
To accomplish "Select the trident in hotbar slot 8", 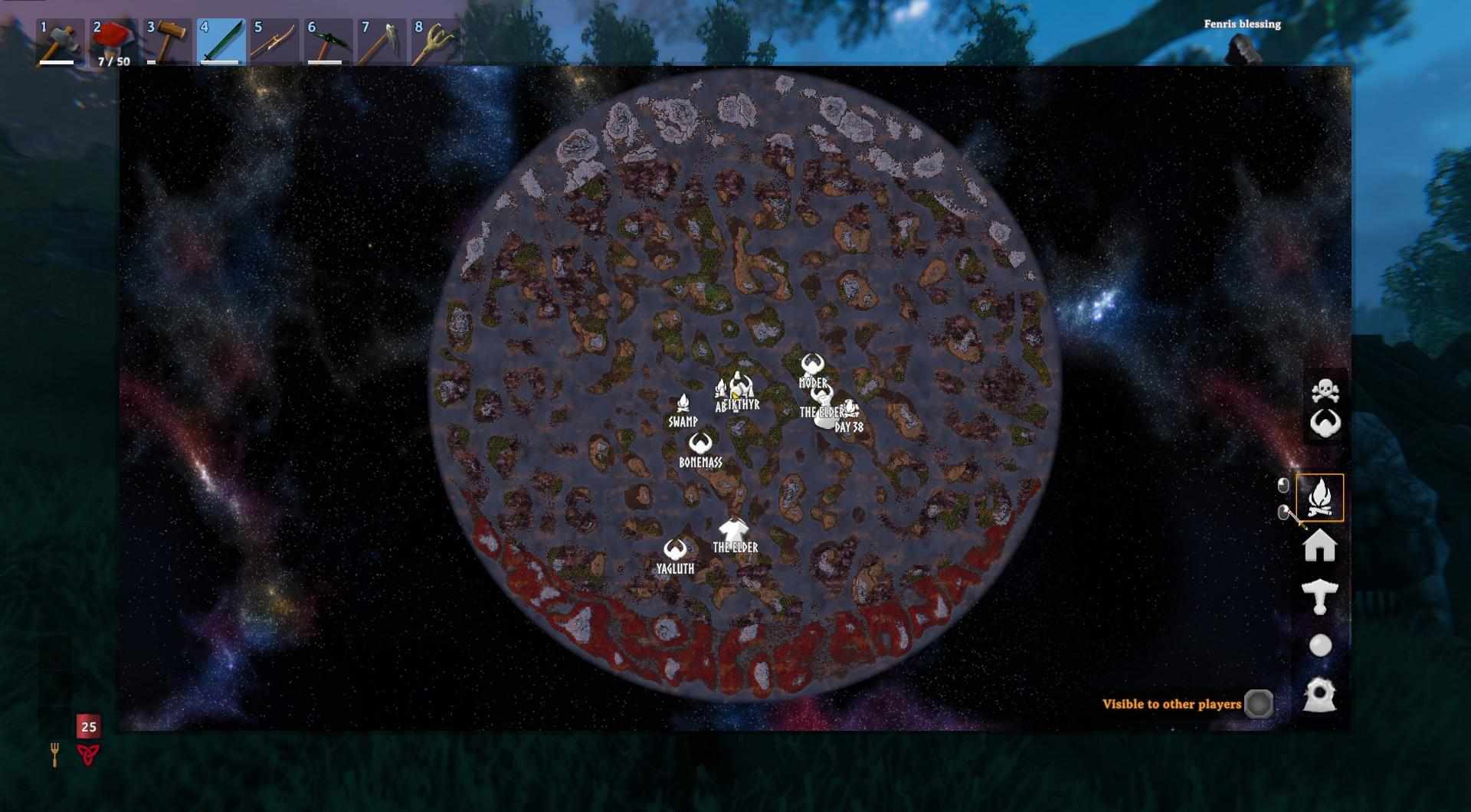I will coord(435,42).
